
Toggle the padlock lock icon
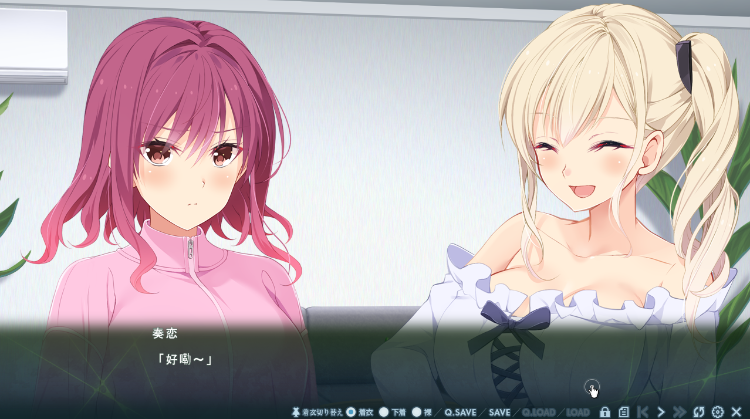click(x=605, y=411)
